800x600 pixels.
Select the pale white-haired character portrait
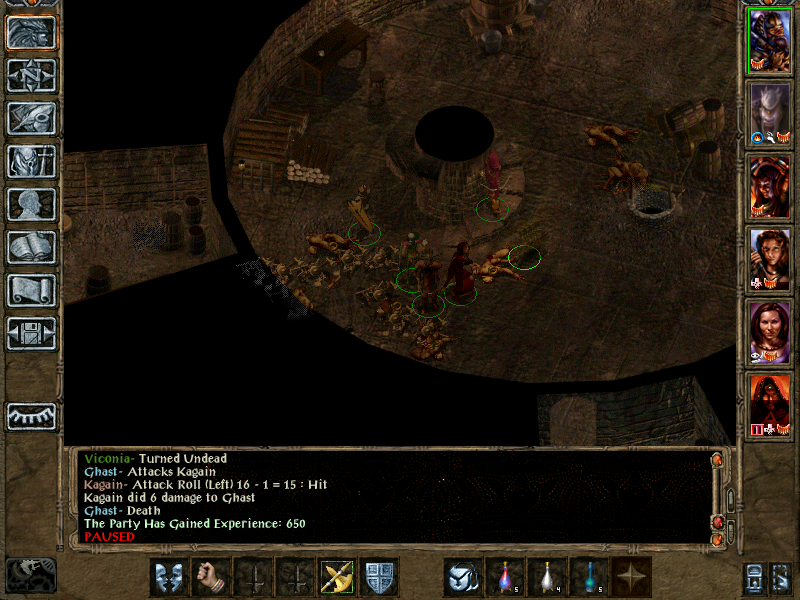click(770, 114)
